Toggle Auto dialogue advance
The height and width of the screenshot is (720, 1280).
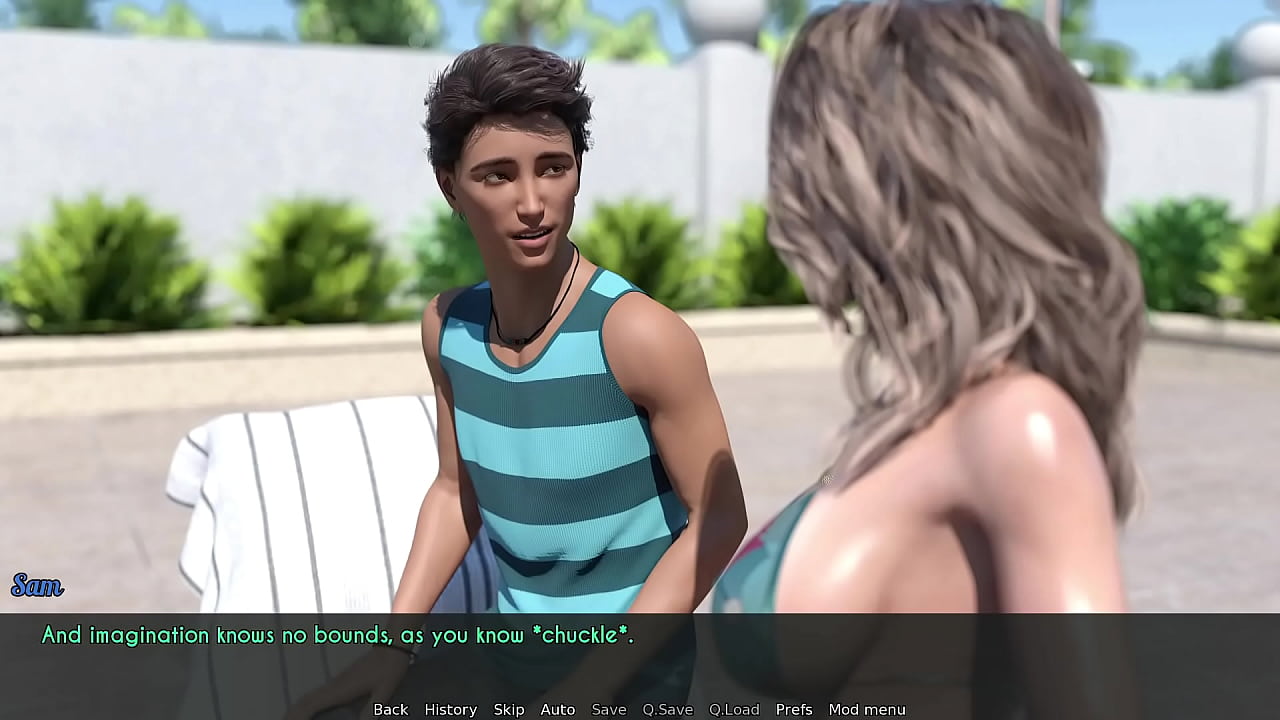tap(557, 709)
